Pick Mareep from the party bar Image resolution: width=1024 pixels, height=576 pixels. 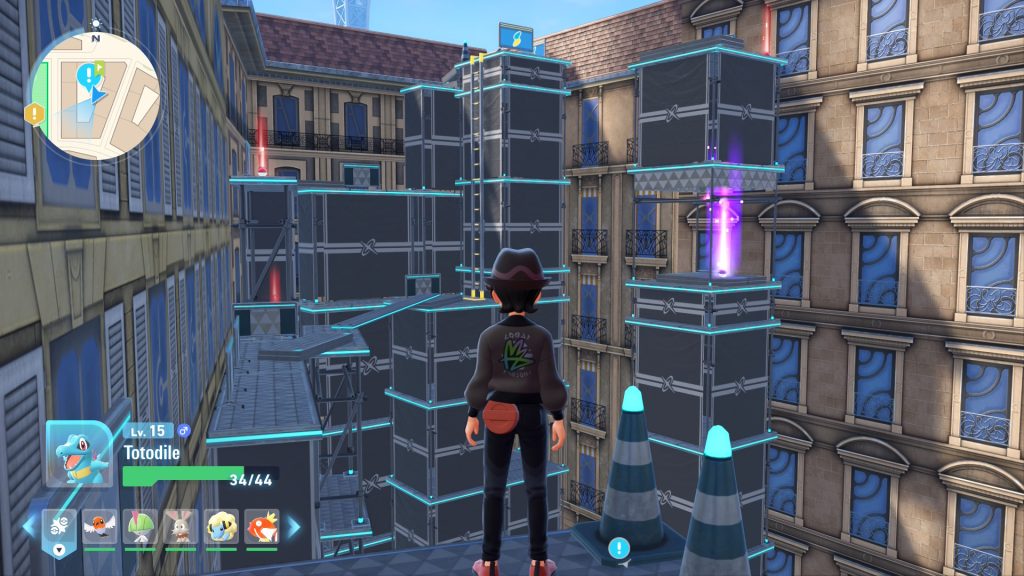click(220, 526)
